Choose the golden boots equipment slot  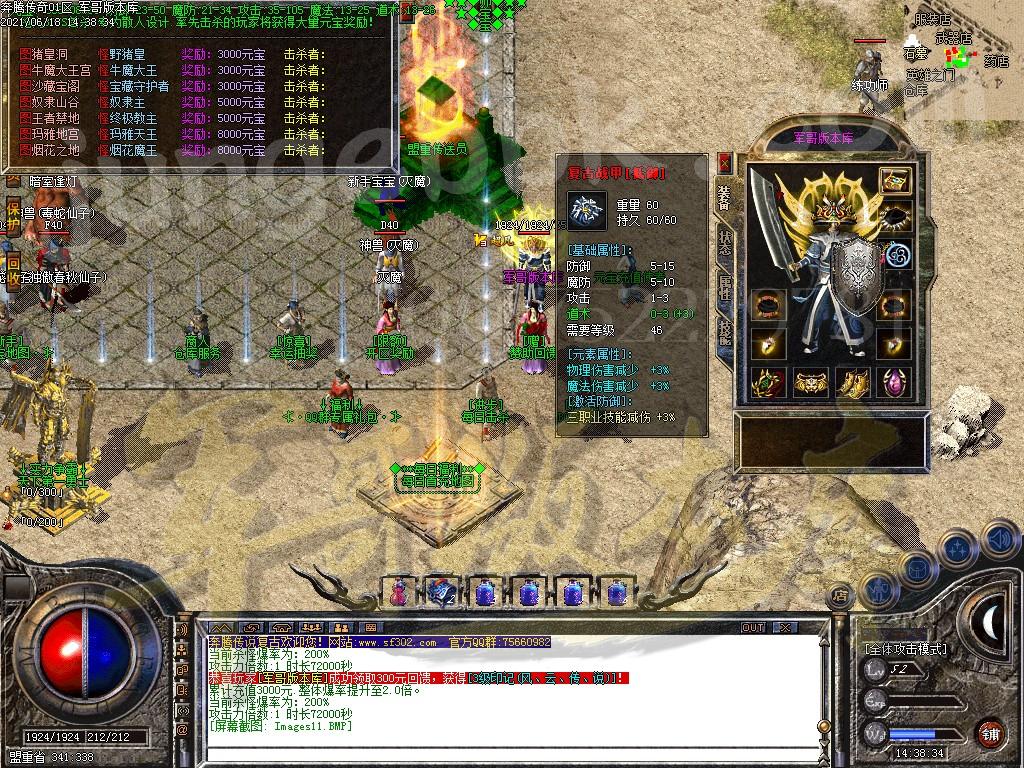(852, 382)
